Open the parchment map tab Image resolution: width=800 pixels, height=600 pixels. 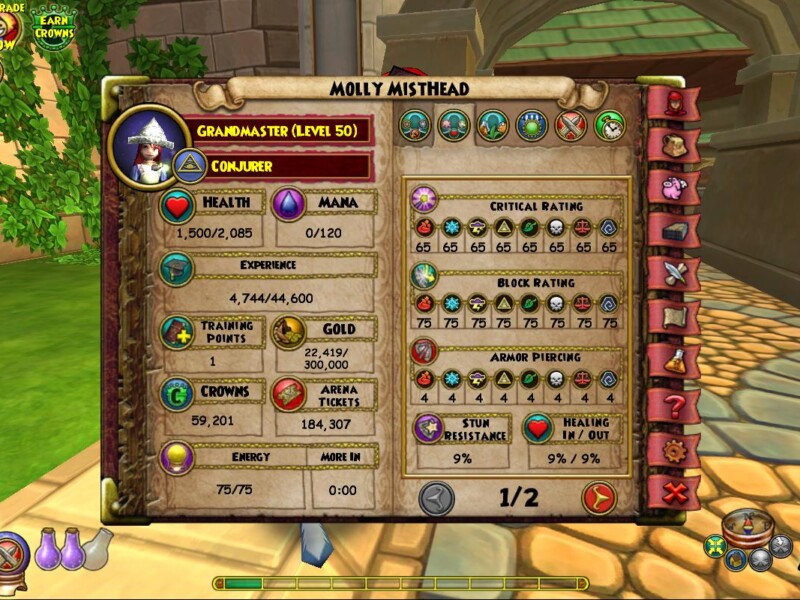point(672,318)
